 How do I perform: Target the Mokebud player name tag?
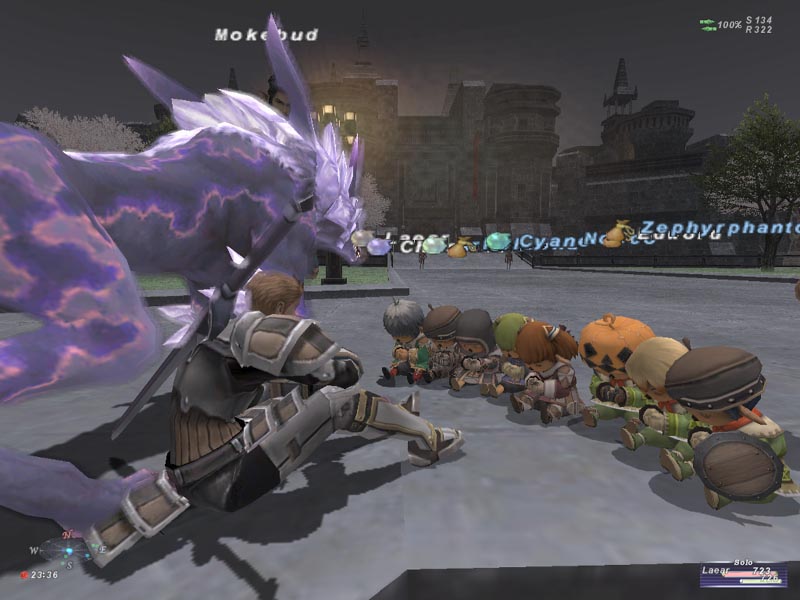266,35
